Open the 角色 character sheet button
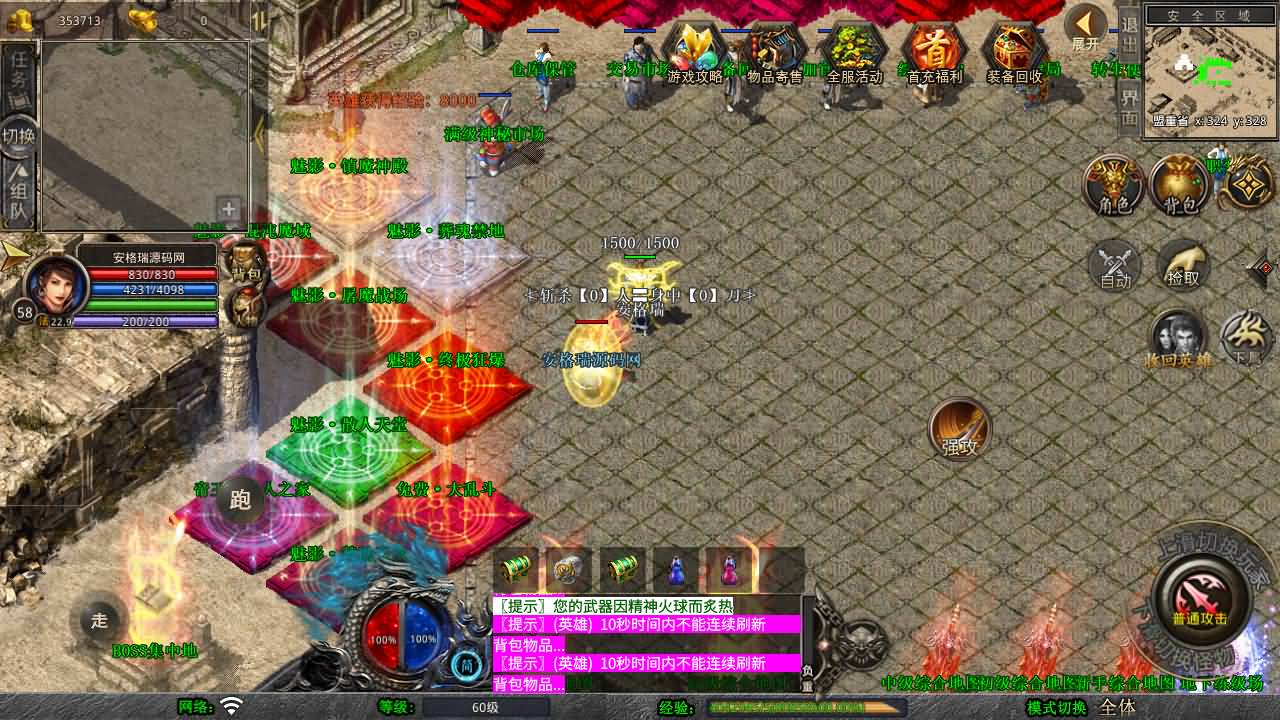1280x720 pixels. tap(1114, 185)
